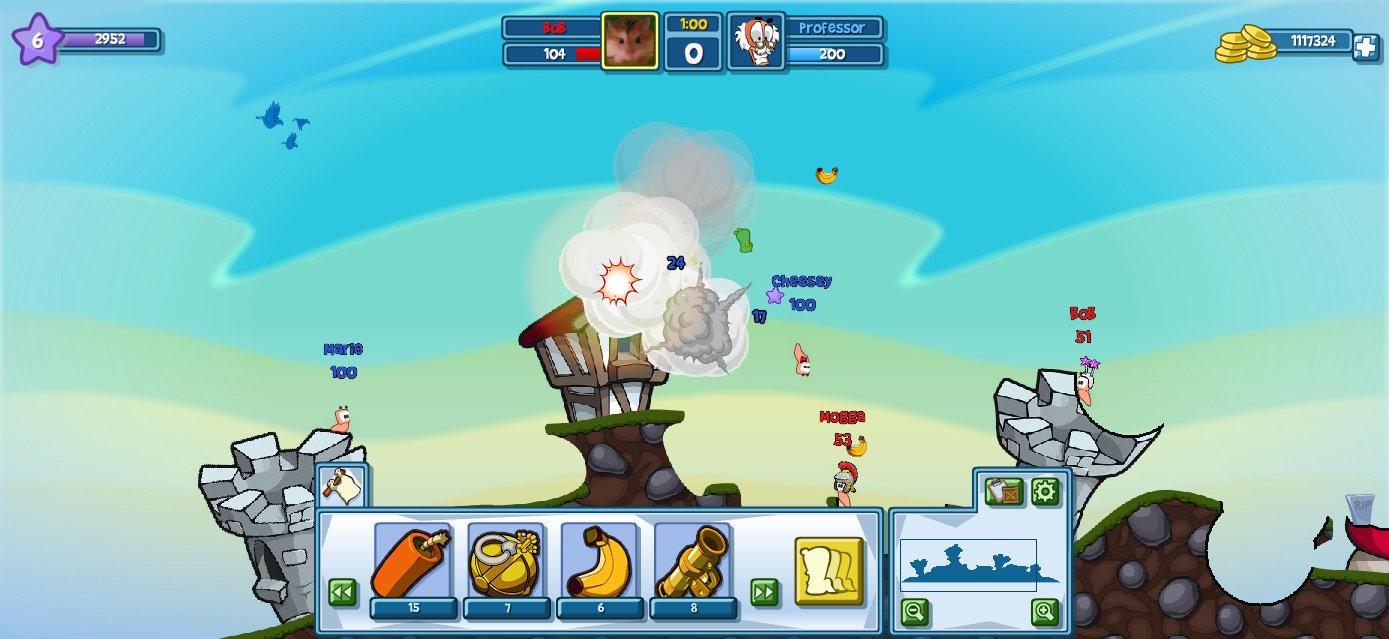Zoom in with the plus magnifier

click(x=1045, y=611)
